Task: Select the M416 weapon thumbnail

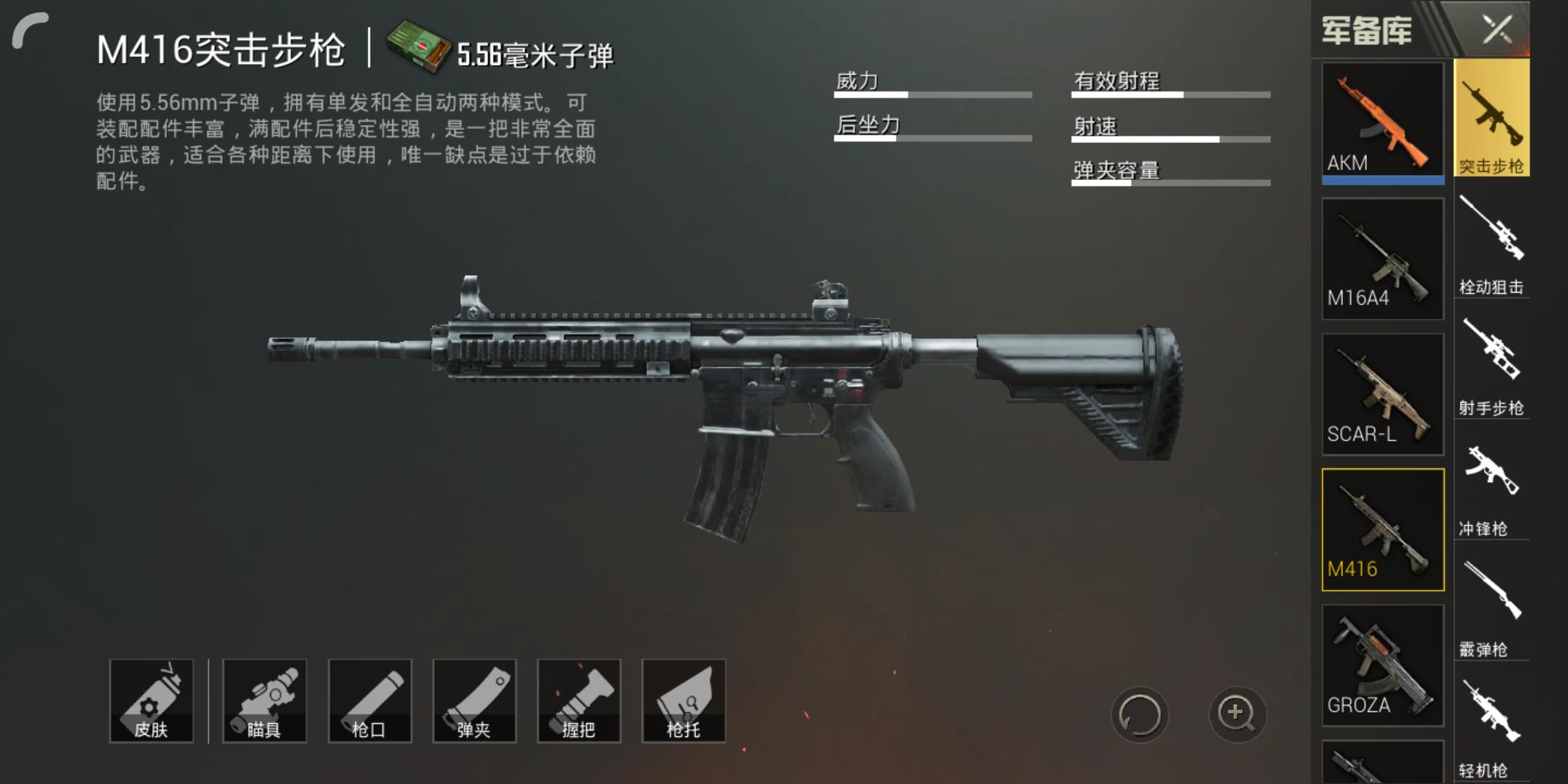Action: click(x=1382, y=529)
